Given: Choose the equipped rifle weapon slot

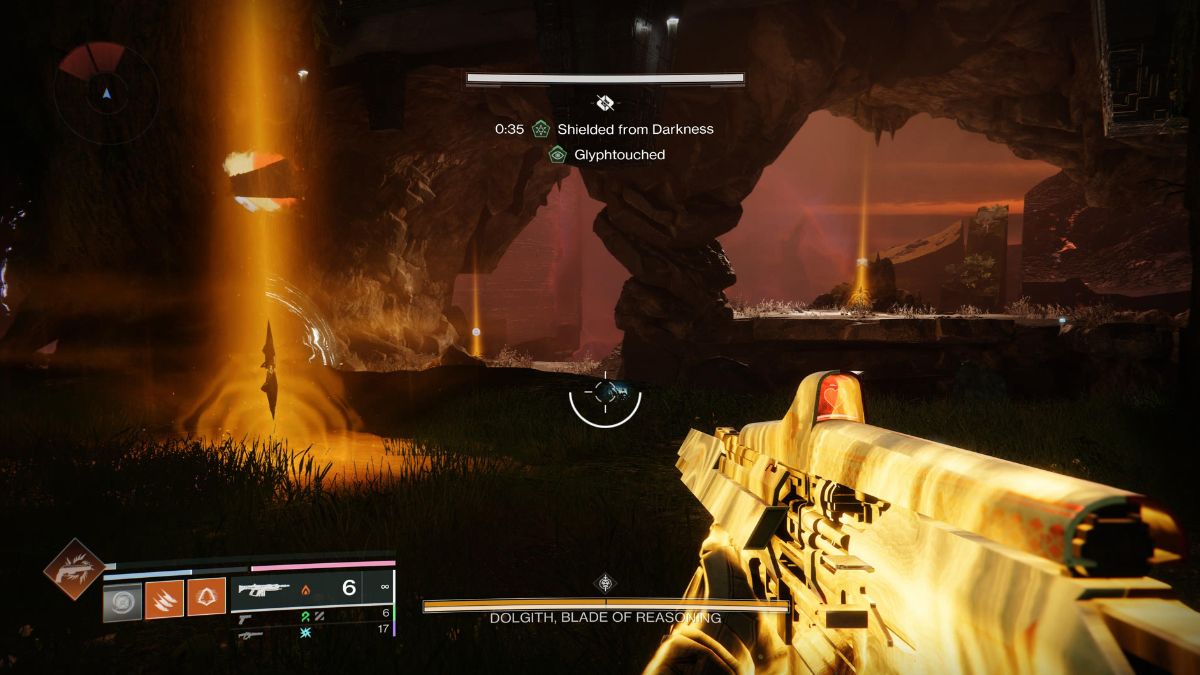Looking at the screenshot, I should [262, 589].
